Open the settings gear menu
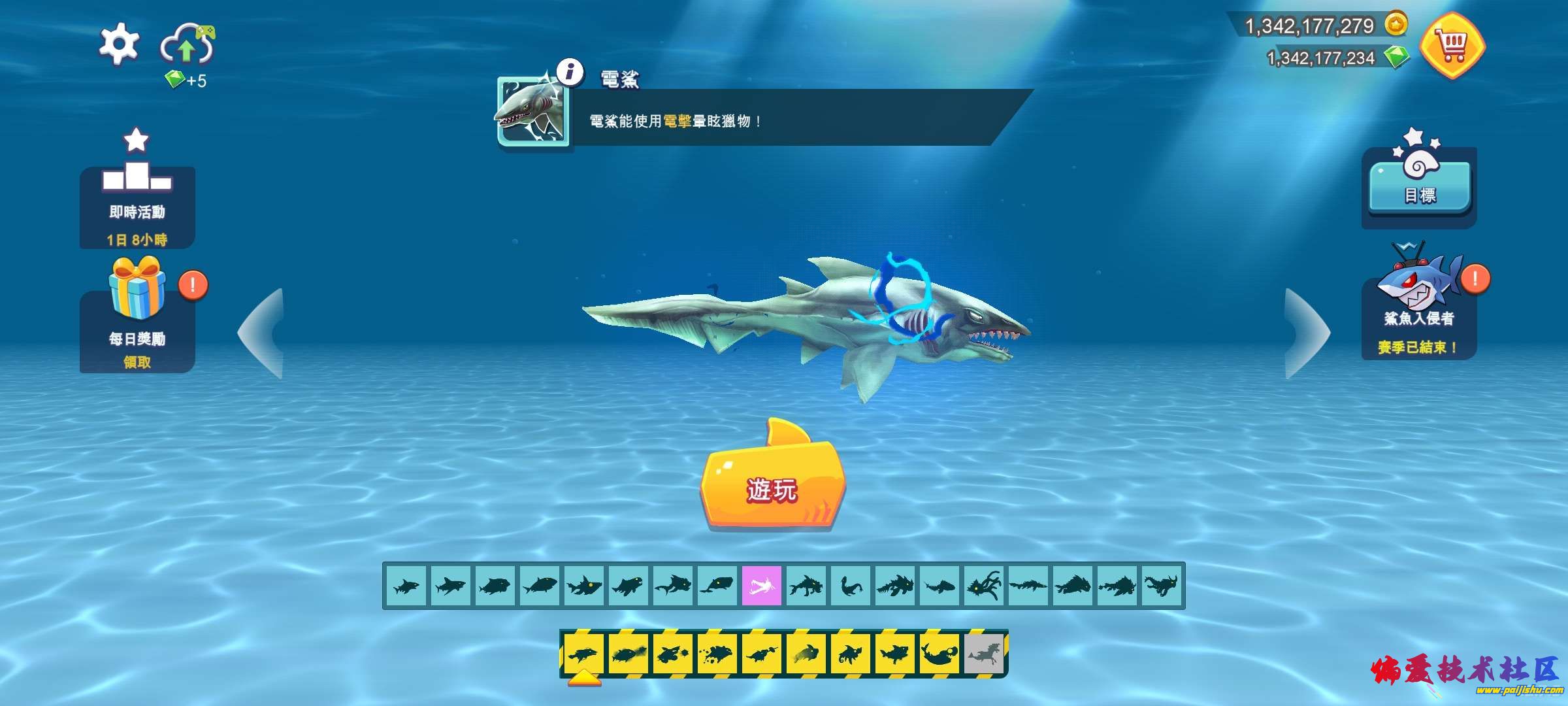Screen dimensions: 1568x706 pyautogui.click(x=119, y=44)
